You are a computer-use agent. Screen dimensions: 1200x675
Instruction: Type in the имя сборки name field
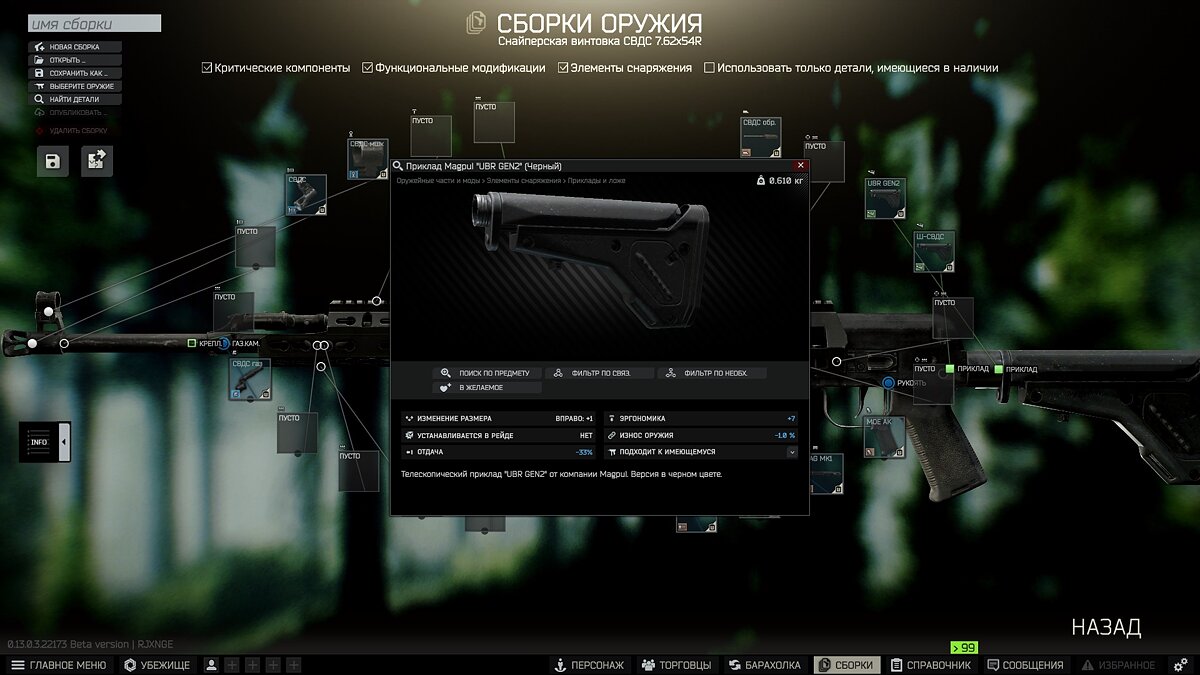[94, 24]
